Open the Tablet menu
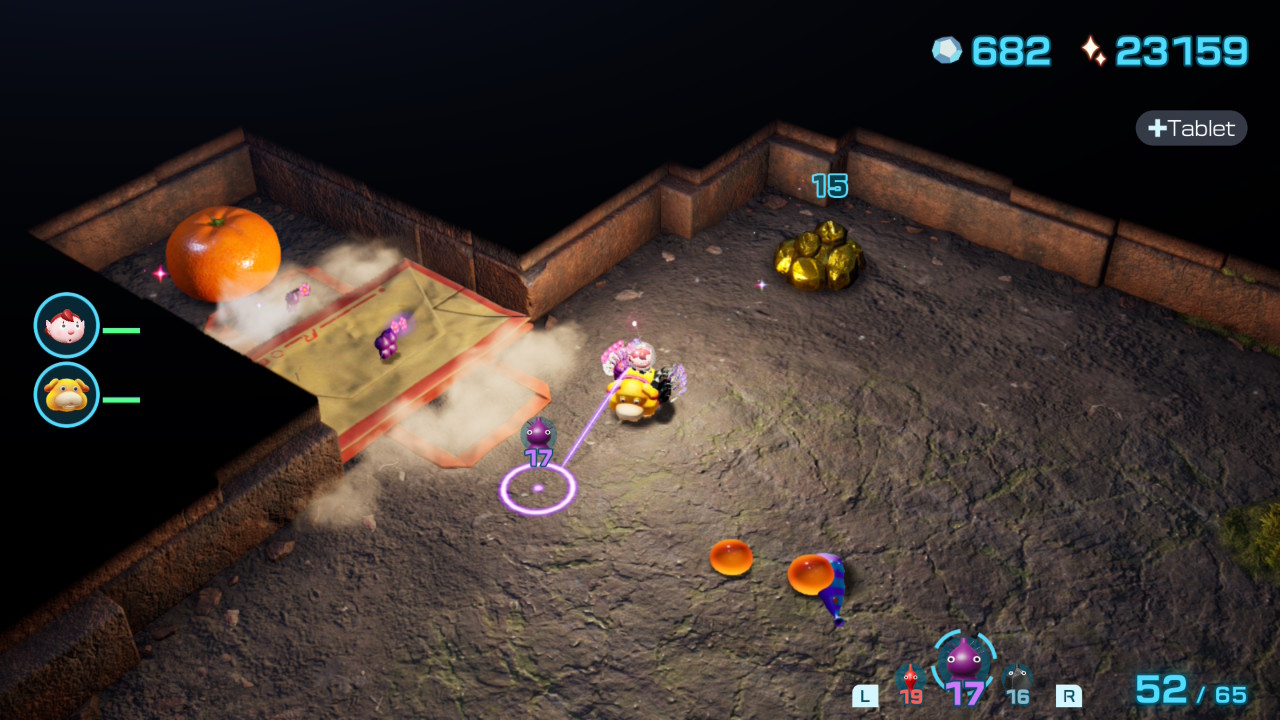 1191,128
